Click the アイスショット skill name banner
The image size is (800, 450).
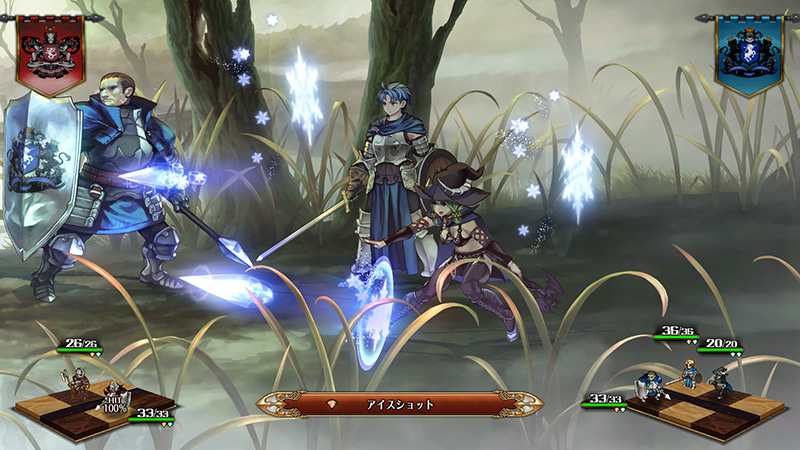coord(400,404)
